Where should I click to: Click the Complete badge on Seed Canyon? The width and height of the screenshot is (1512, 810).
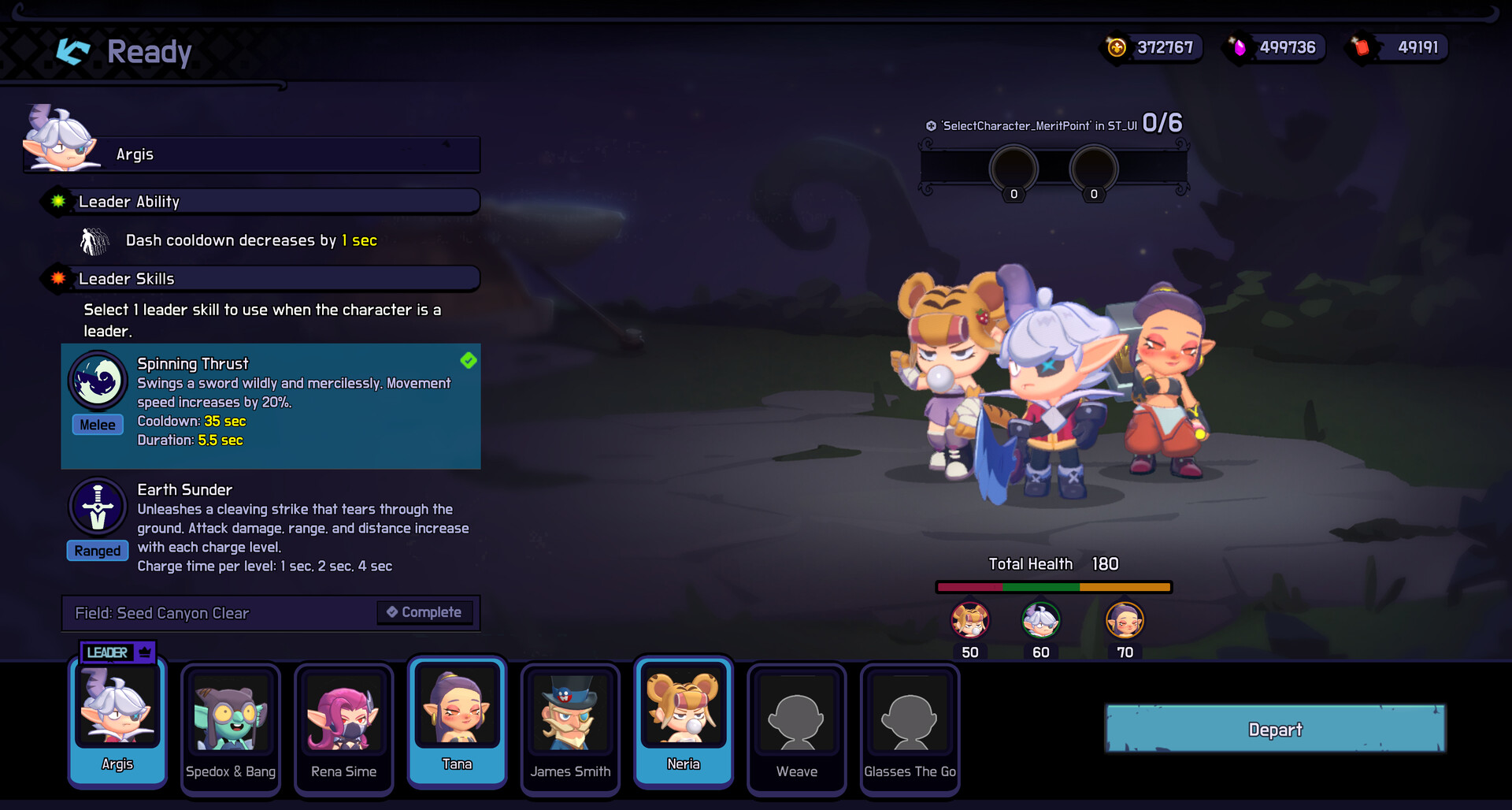point(424,612)
